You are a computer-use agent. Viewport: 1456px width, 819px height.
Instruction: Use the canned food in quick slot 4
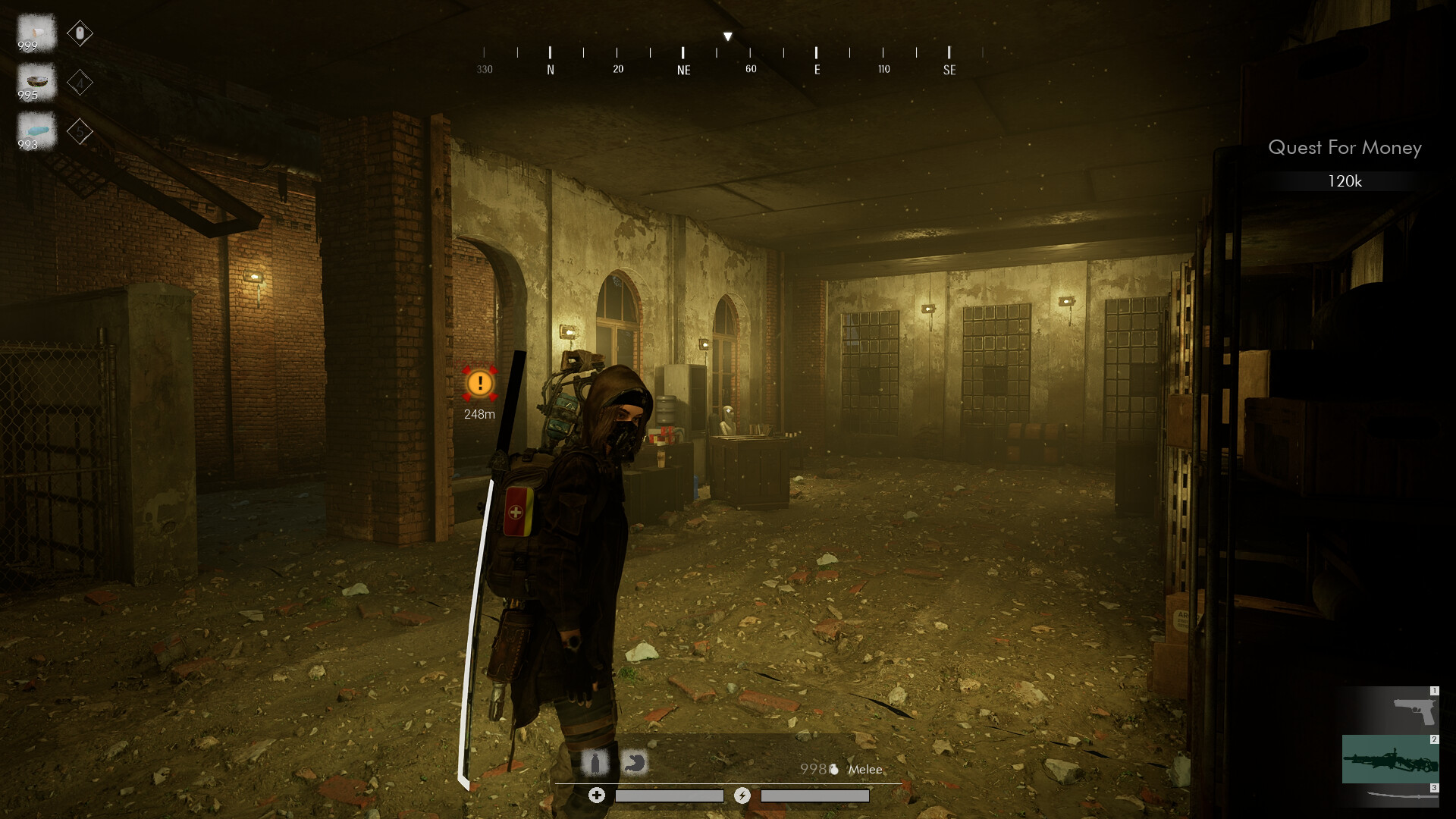click(x=36, y=82)
